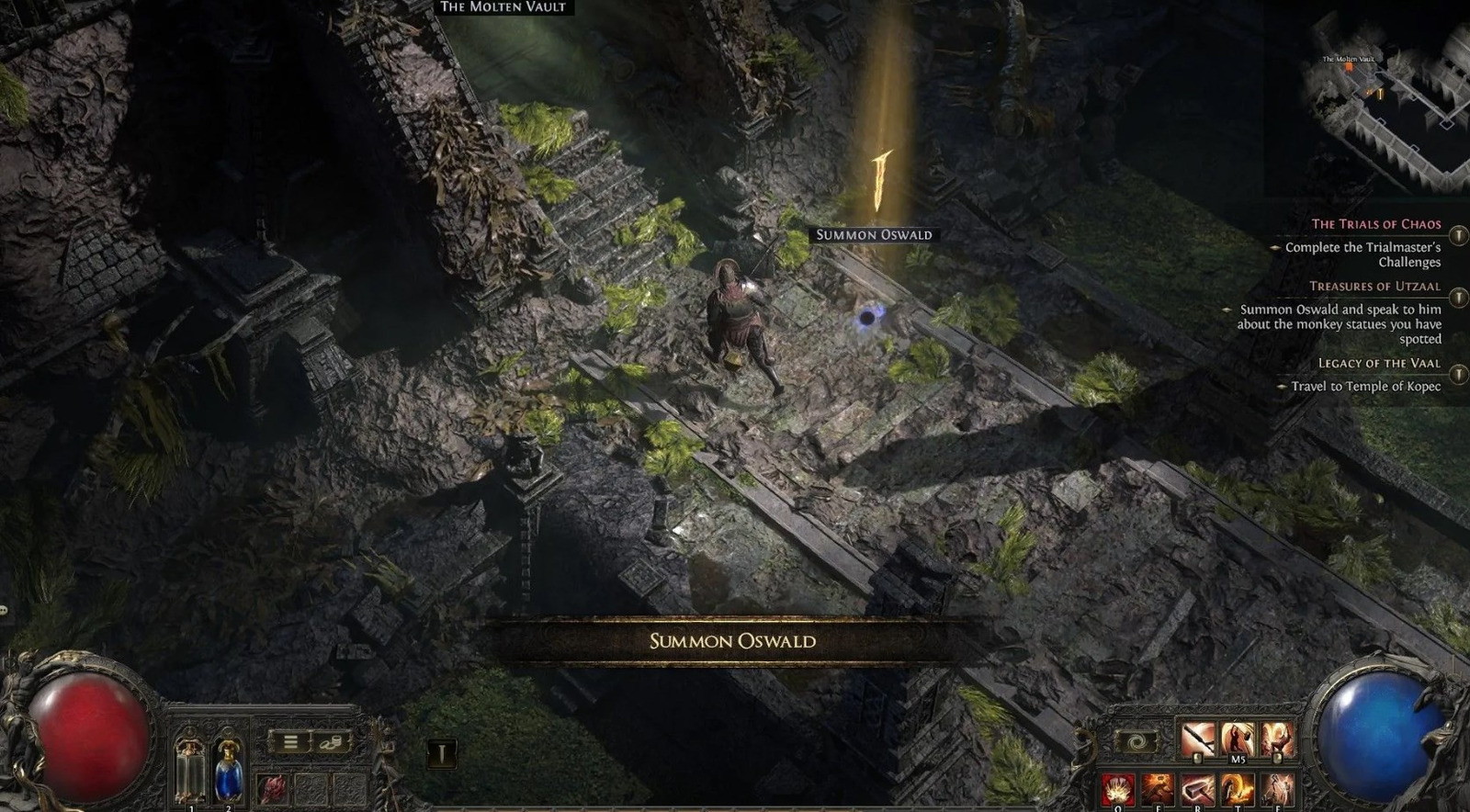Click the quest marker button above the hotbar
This screenshot has width=1470, height=812.
pyautogui.click(x=442, y=754)
